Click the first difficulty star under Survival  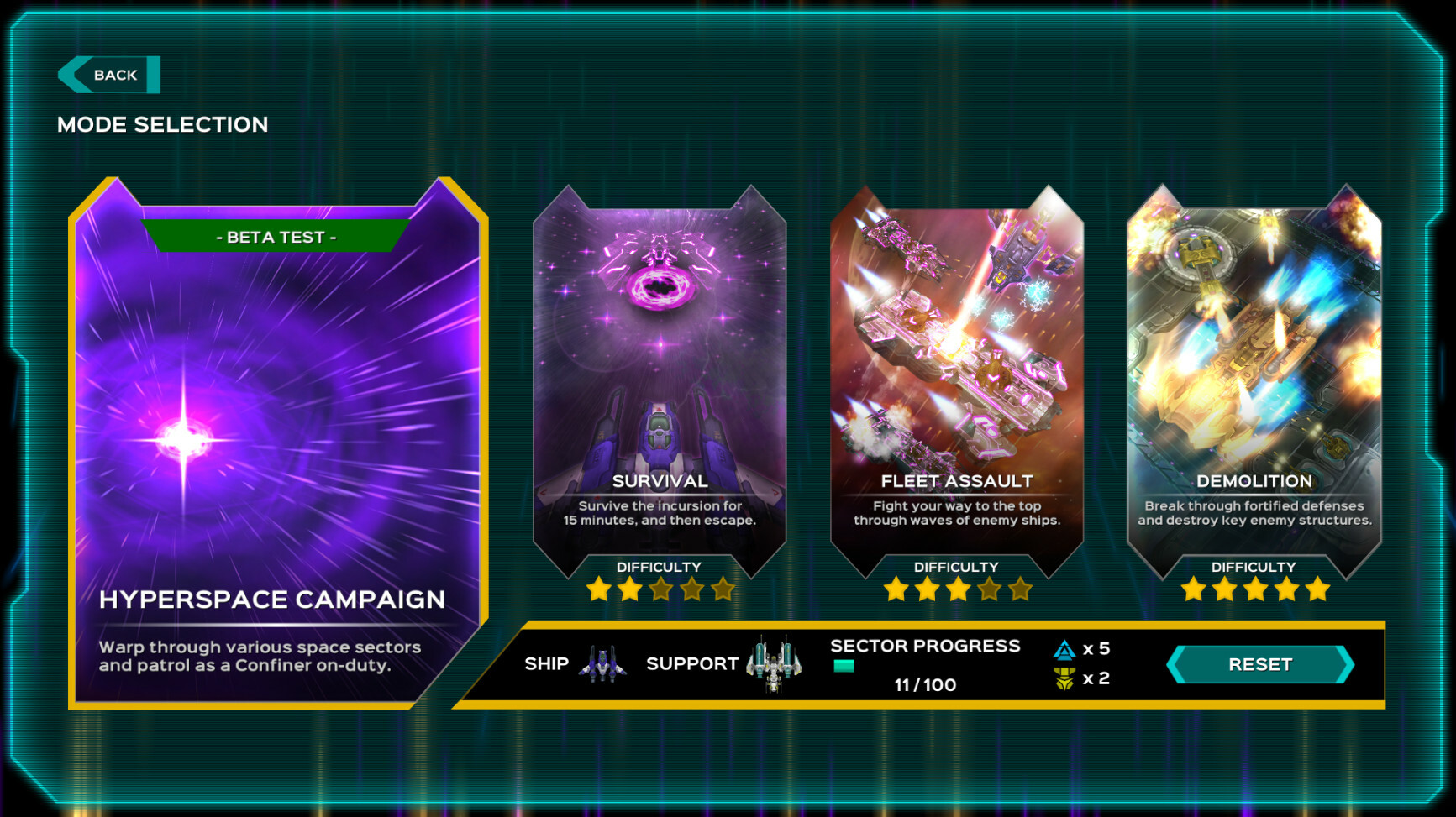coord(599,589)
